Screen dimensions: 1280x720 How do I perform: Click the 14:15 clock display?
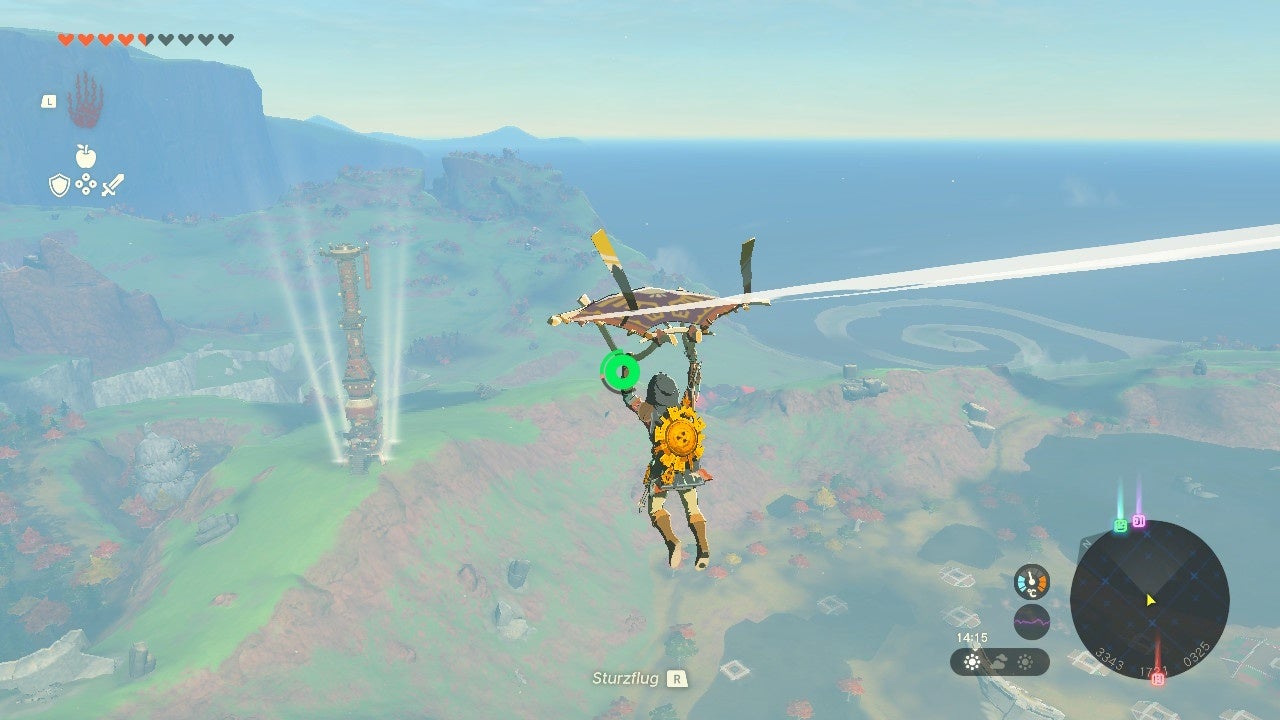(x=973, y=637)
